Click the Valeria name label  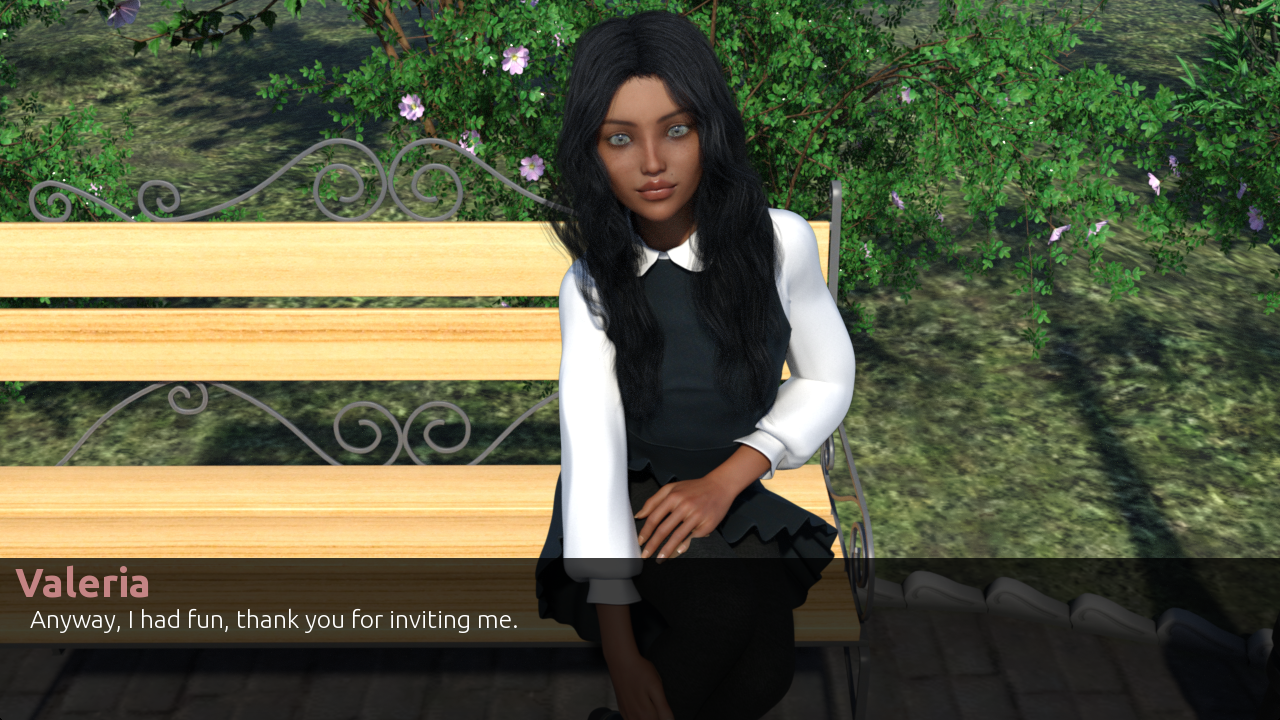click(x=84, y=583)
